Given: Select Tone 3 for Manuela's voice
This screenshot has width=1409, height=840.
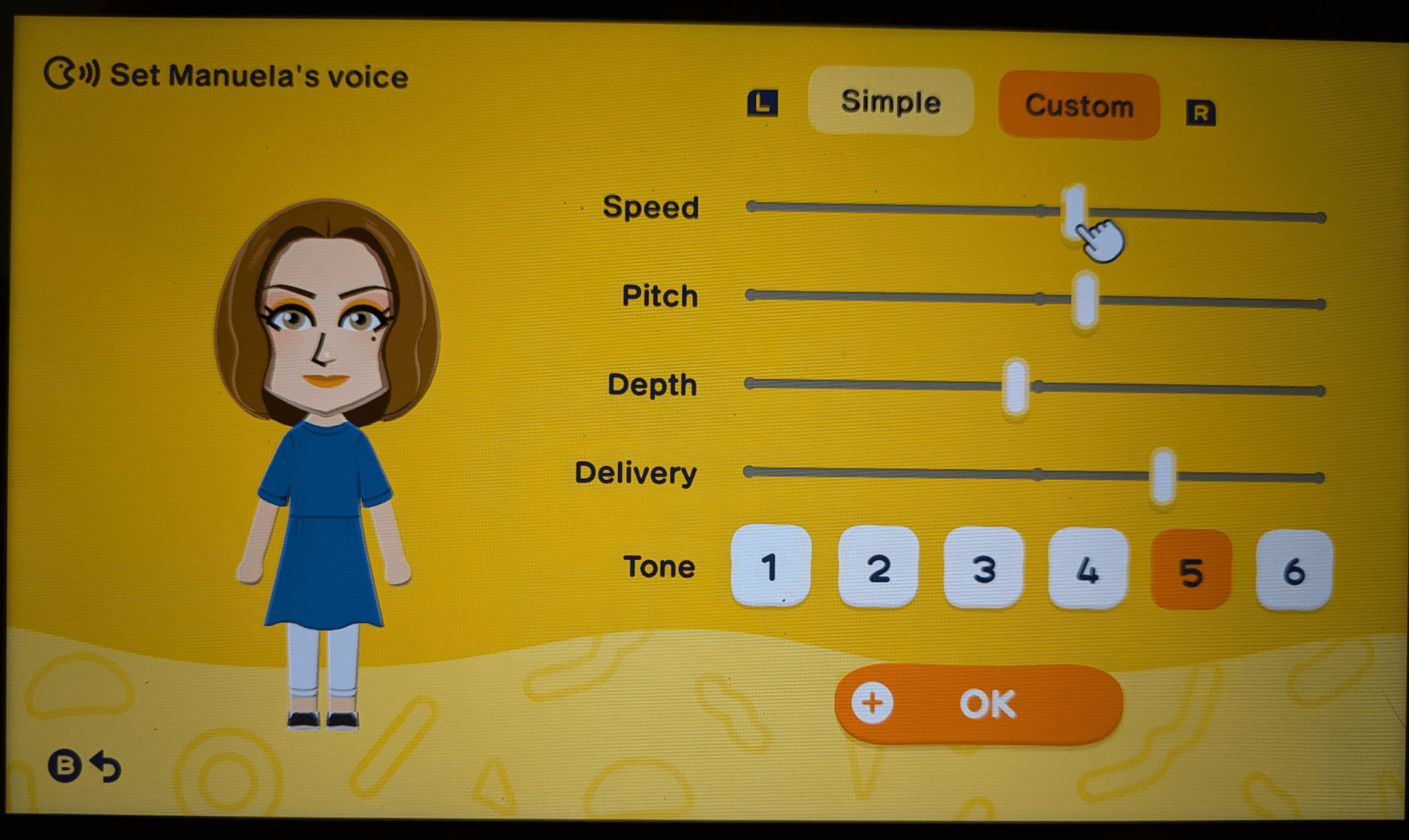Looking at the screenshot, I should click(984, 568).
